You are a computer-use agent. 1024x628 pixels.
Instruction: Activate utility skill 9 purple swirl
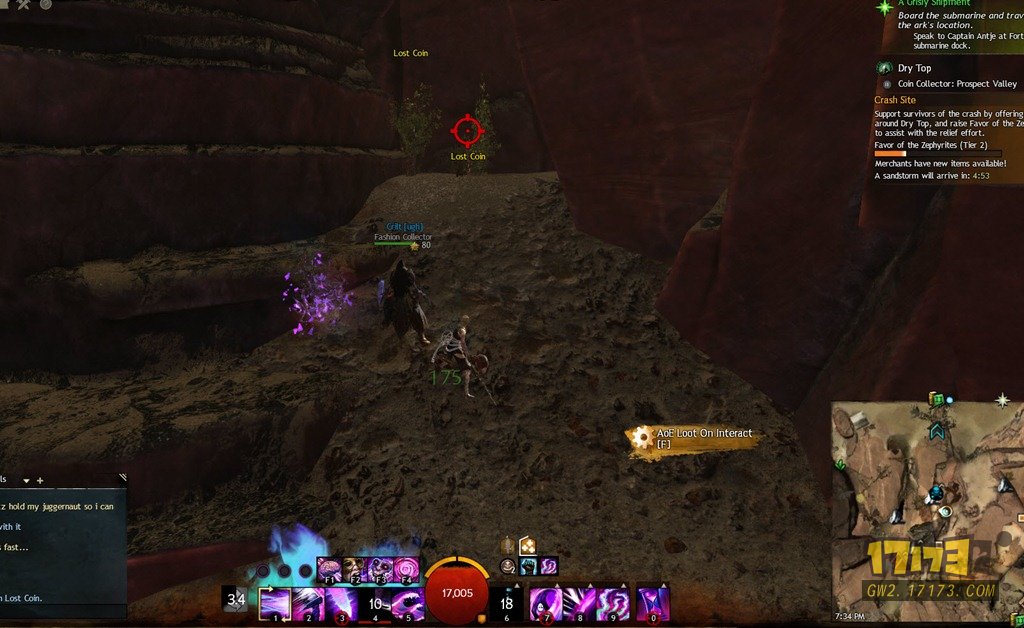[x=613, y=604]
